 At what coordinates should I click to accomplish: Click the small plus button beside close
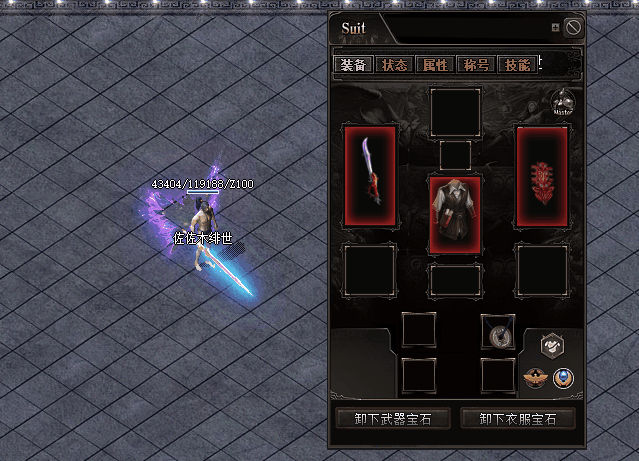click(556, 28)
